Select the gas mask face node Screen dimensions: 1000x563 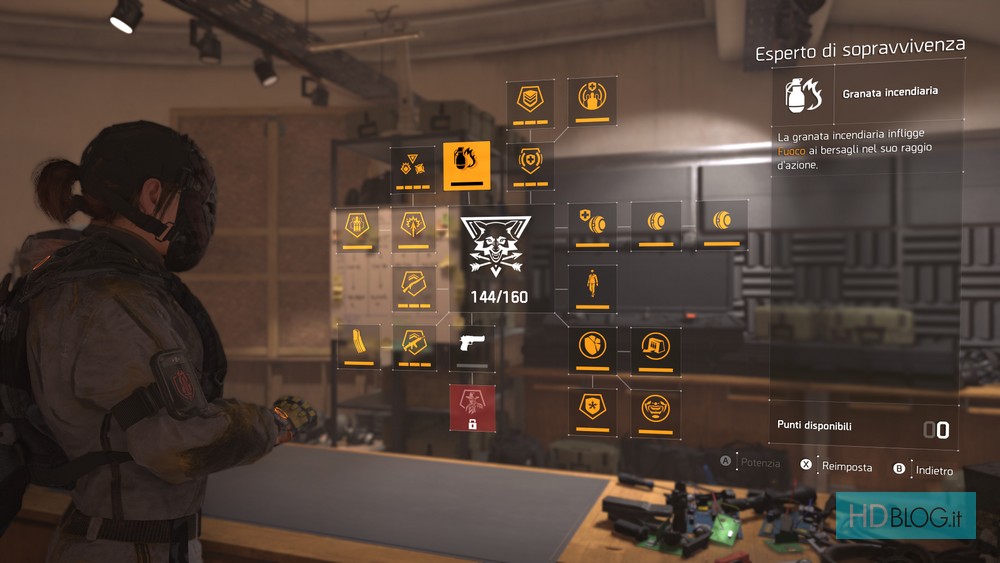656,412
